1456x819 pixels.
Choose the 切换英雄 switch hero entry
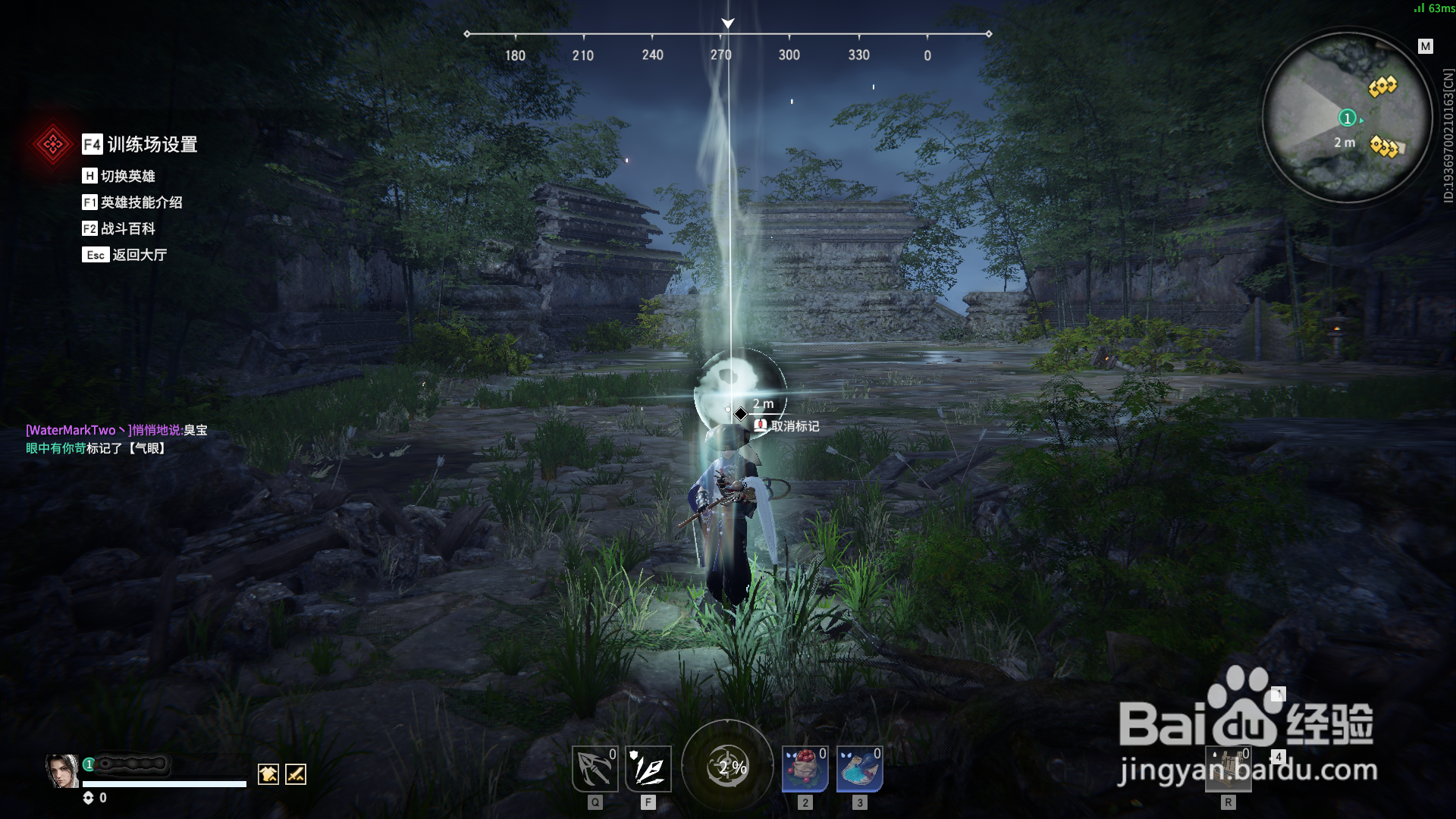click(119, 176)
